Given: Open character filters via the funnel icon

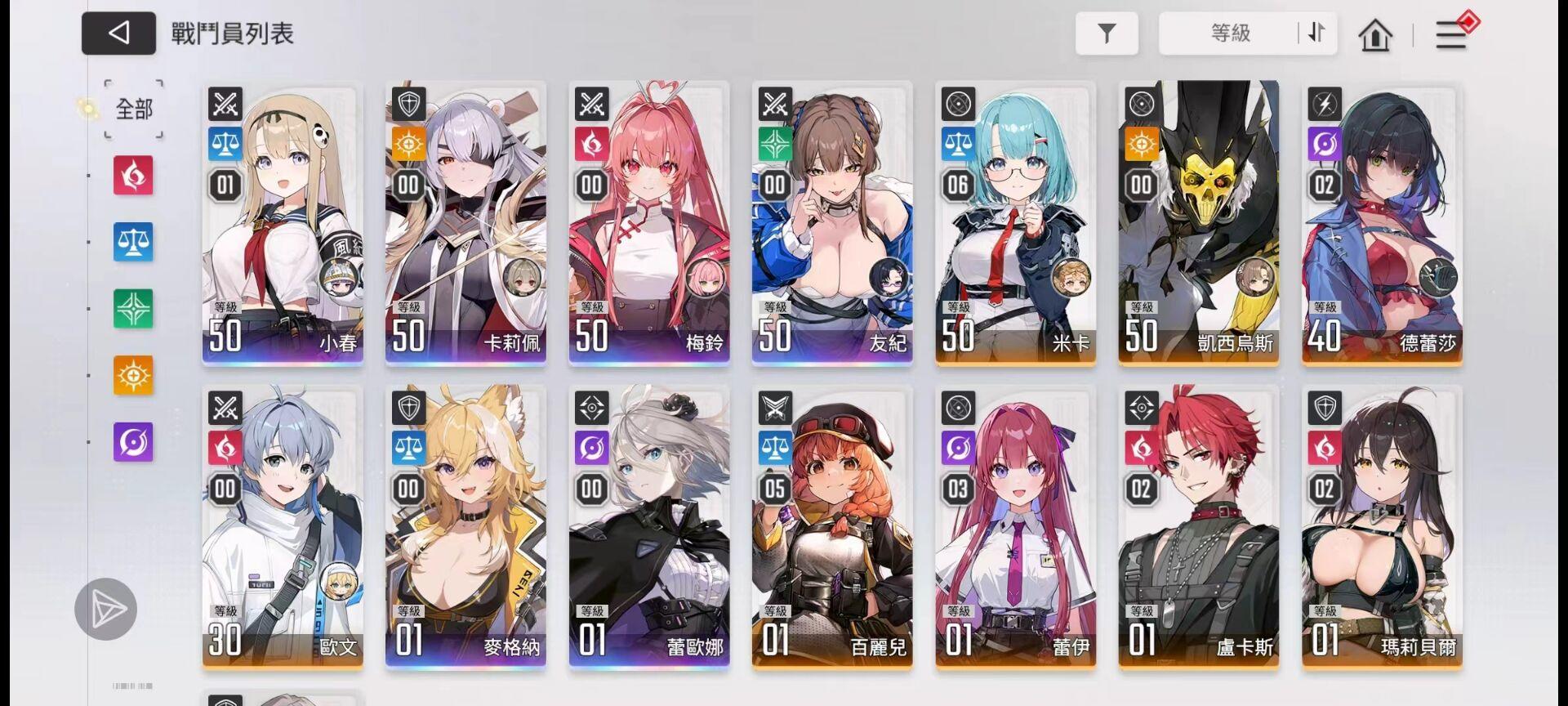Looking at the screenshot, I should pos(1107,34).
